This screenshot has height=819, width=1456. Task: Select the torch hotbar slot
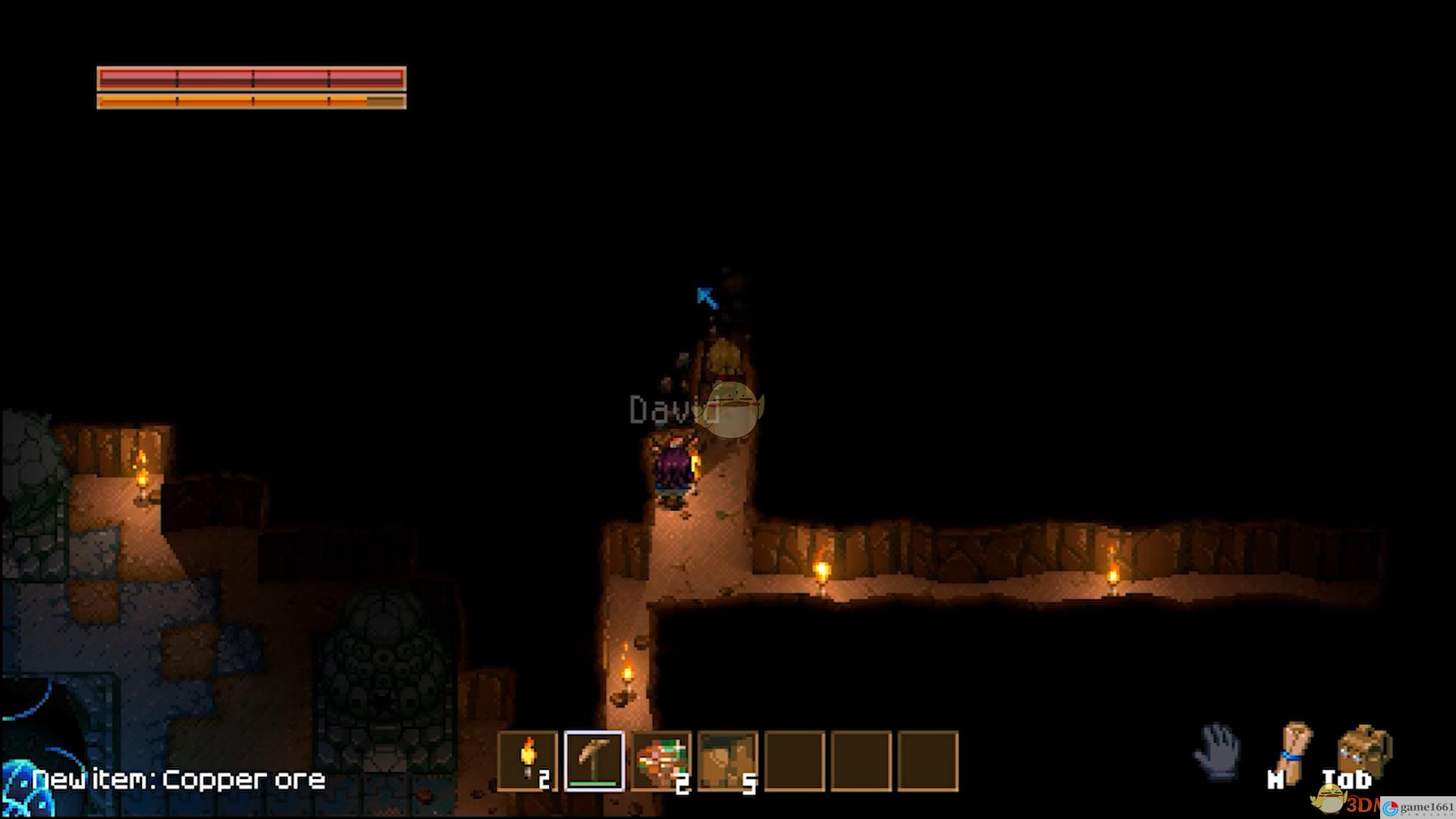pos(528,761)
